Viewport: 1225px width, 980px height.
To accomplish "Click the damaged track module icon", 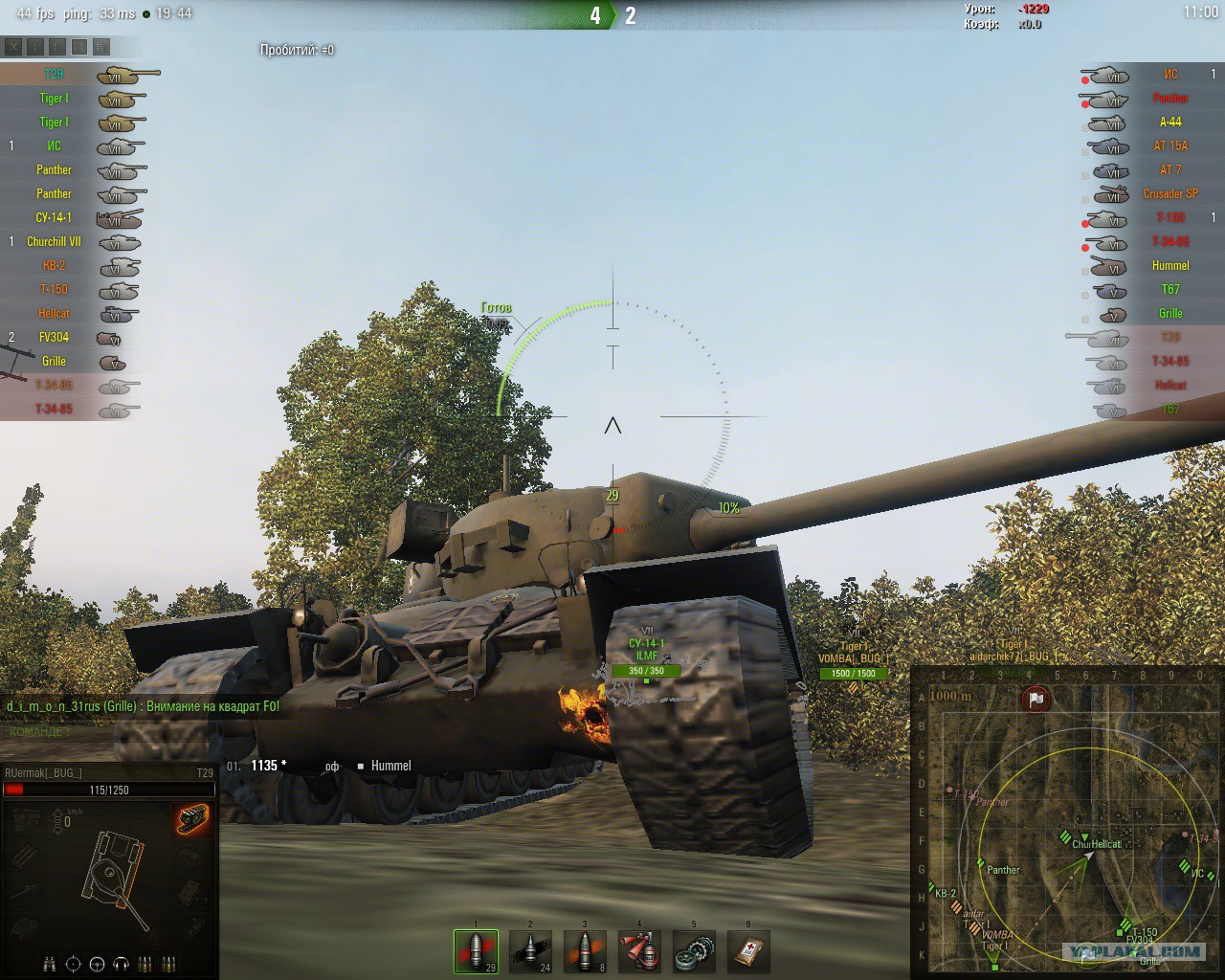I will 192,818.
